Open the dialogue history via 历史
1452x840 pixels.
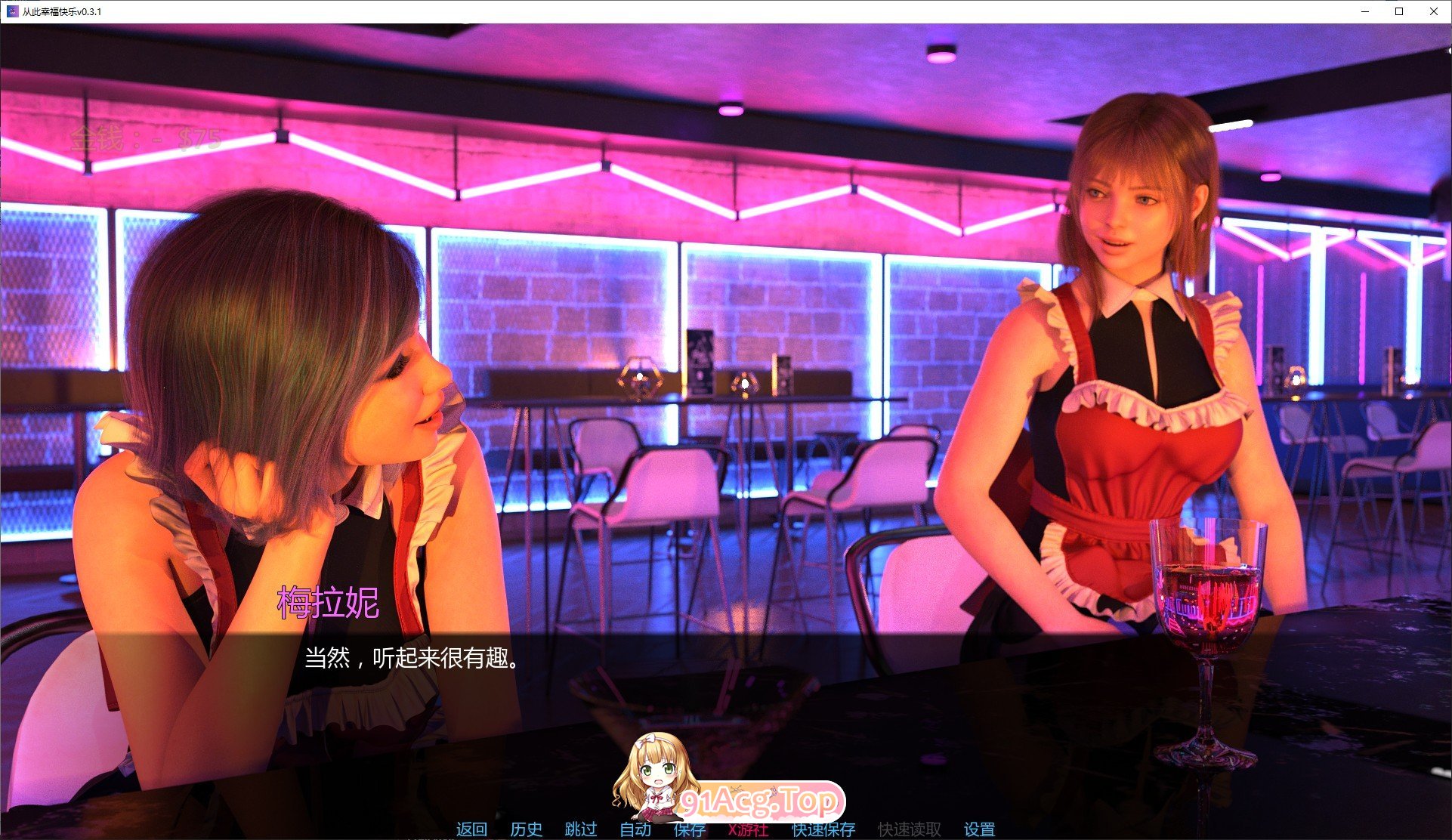tap(524, 829)
